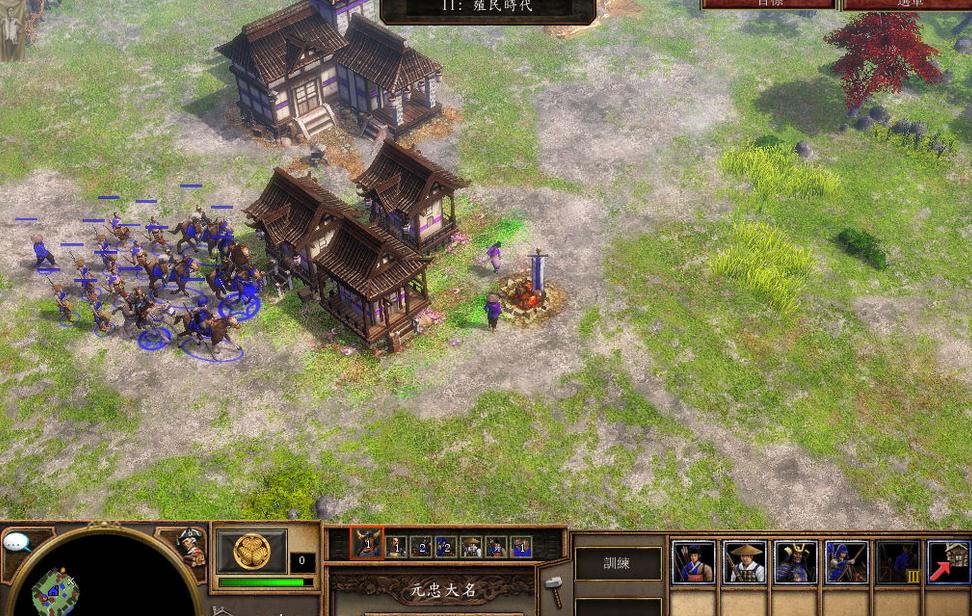
Task: Click the 殖民時代 age banner
Action: coord(488,8)
